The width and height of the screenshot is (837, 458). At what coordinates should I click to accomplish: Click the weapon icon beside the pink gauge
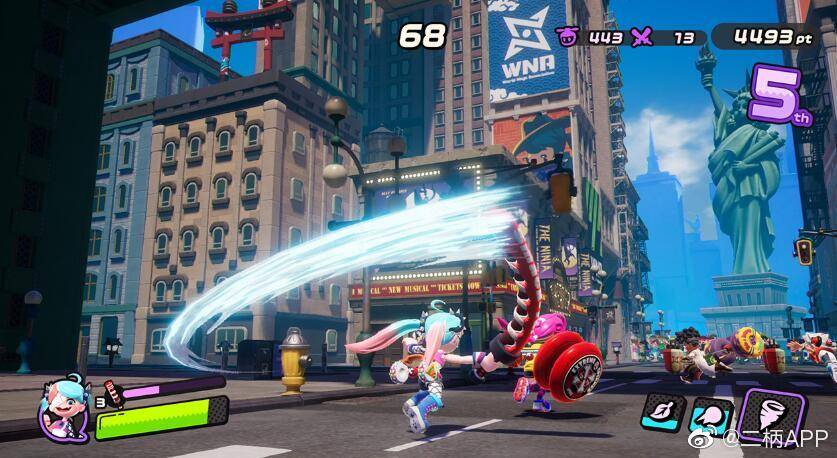(x=112, y=386)
